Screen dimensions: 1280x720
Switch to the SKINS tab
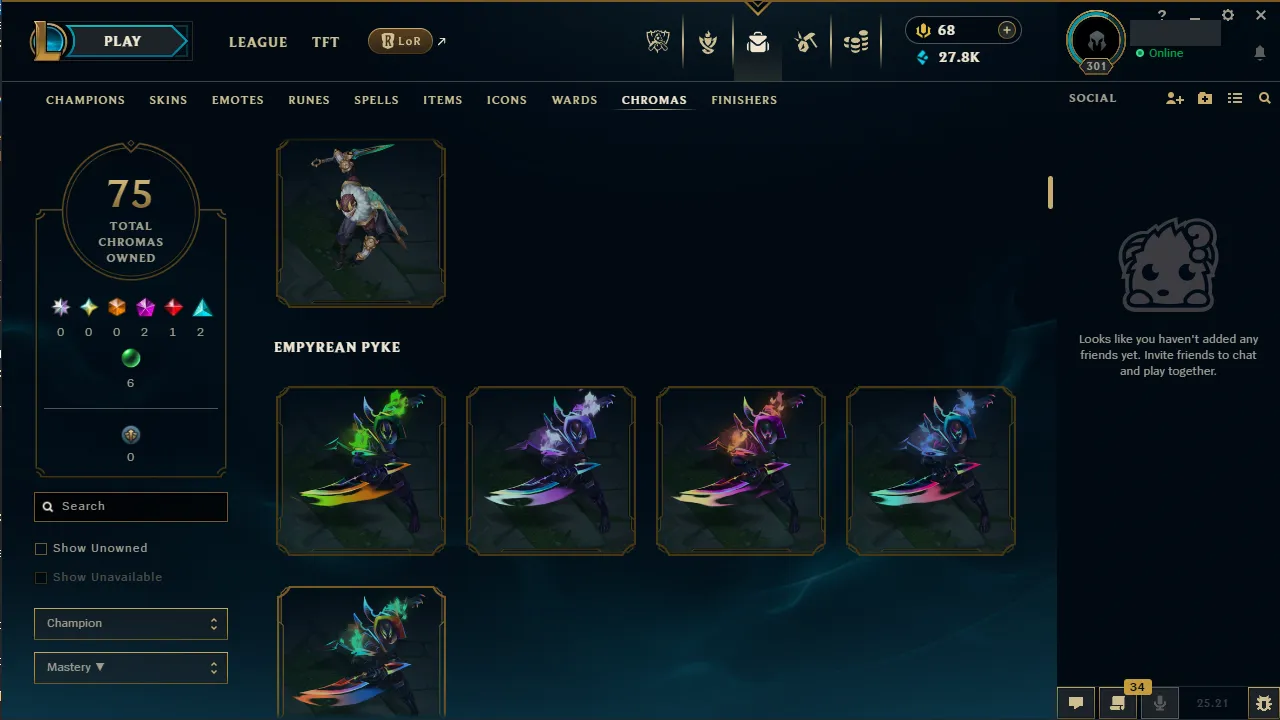click(168, 100)
